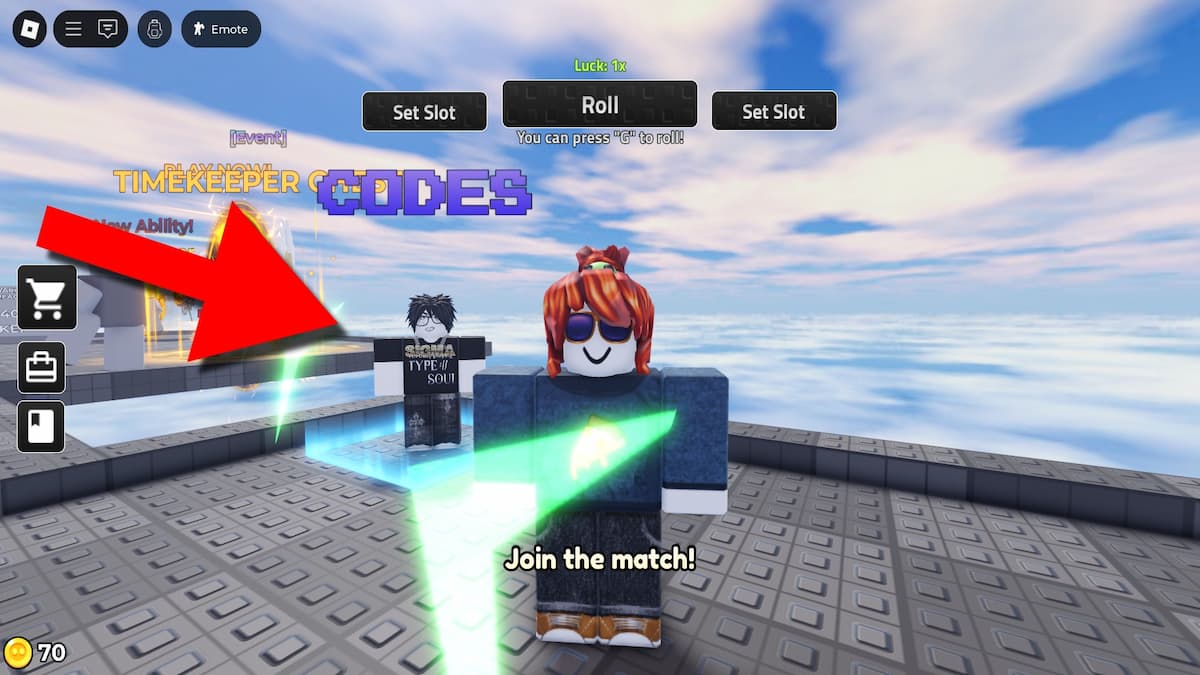Image resolution: width=1200 pixels, height=675 pixels.
Task: Open the Emote menu
Action: pos(221,29)
